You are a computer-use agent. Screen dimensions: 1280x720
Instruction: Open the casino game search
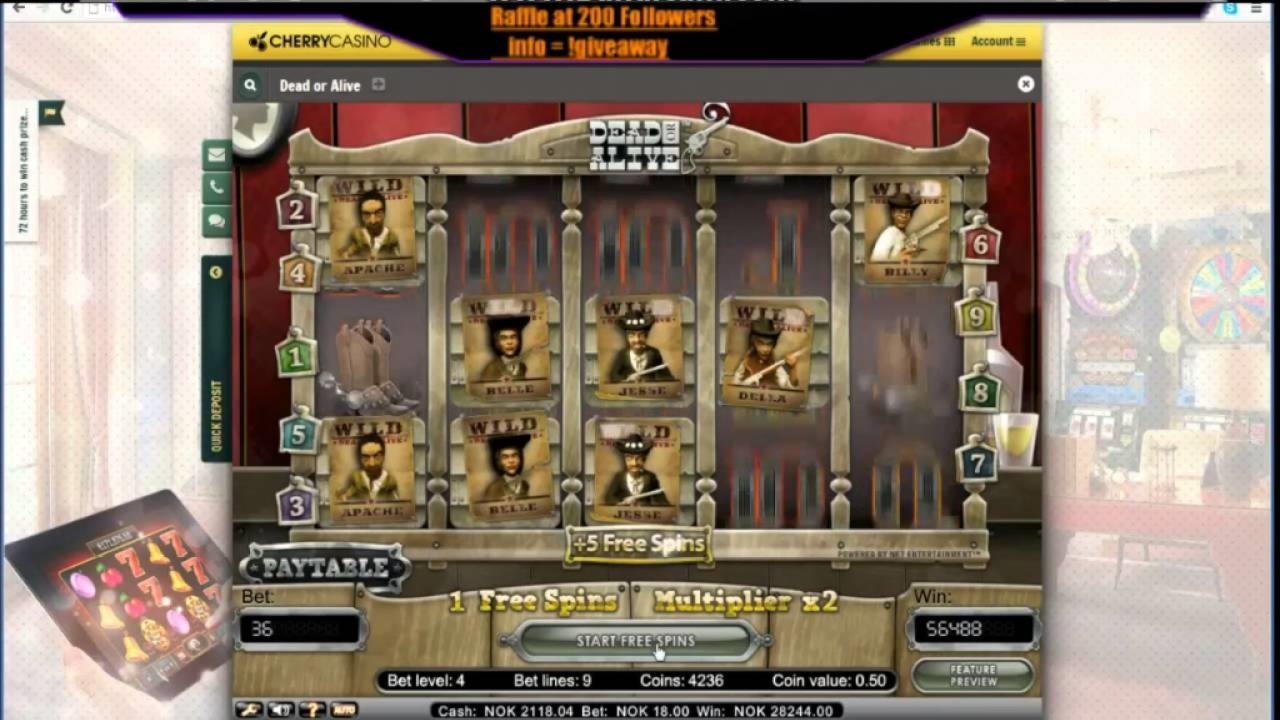(250, 86)
